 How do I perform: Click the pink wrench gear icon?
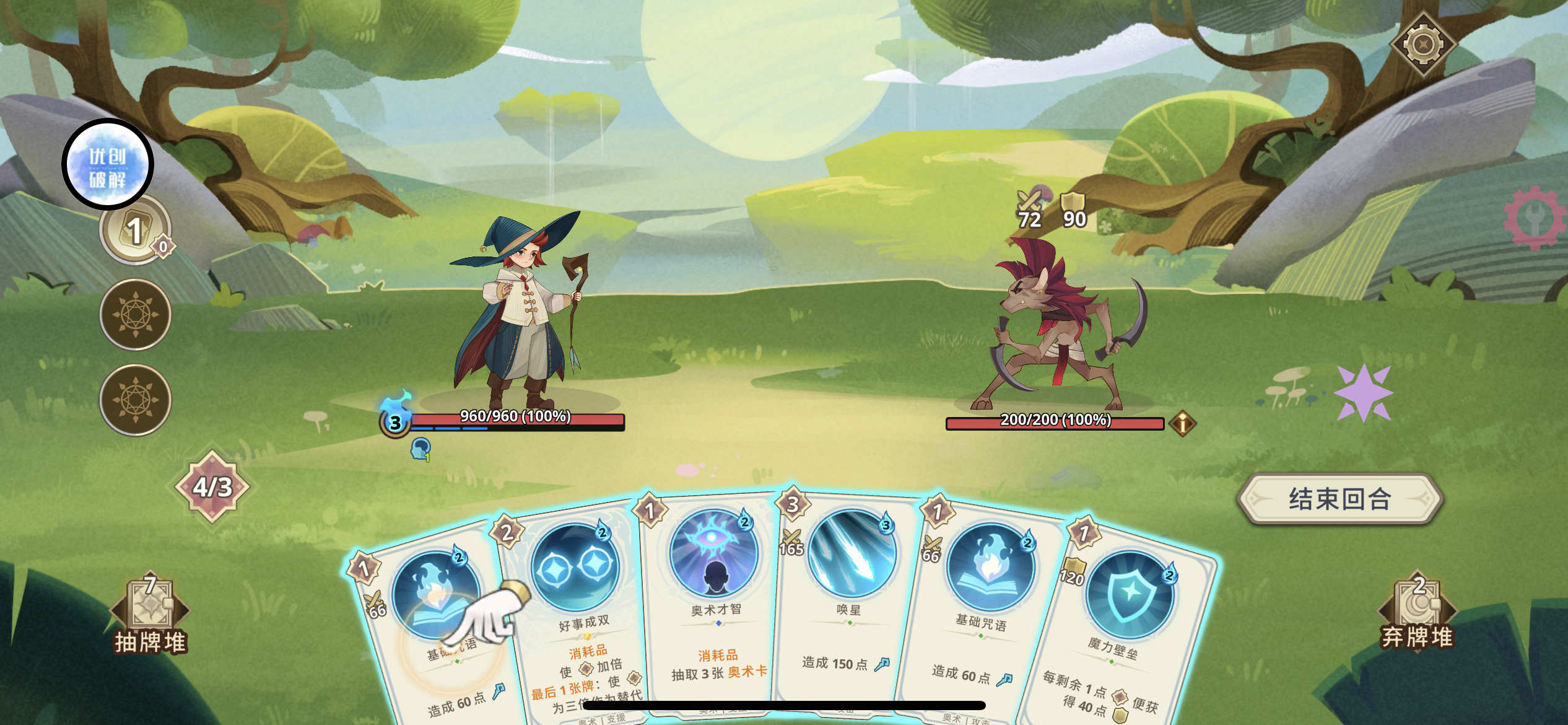coord(1536,217)
